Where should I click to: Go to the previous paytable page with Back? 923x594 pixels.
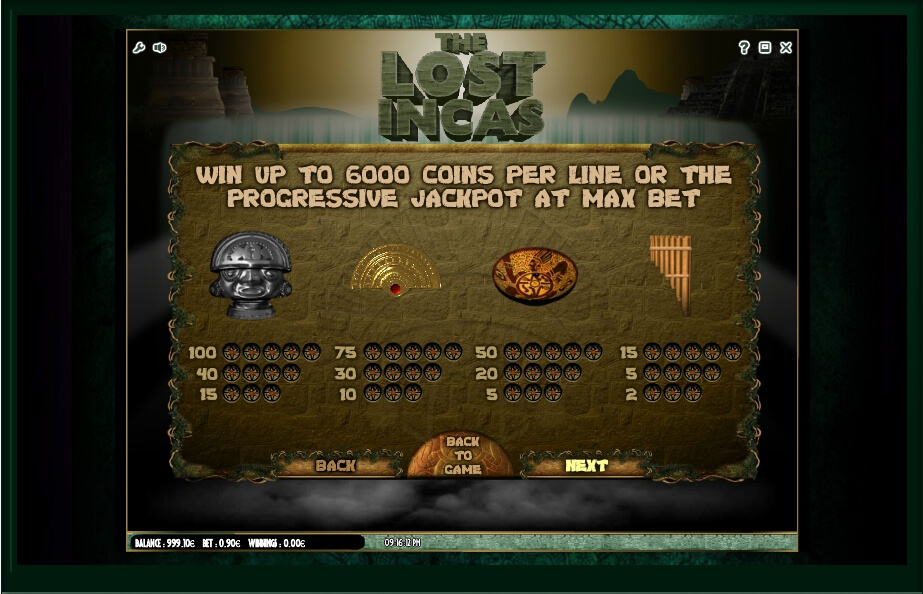click(x=335, y=465)
